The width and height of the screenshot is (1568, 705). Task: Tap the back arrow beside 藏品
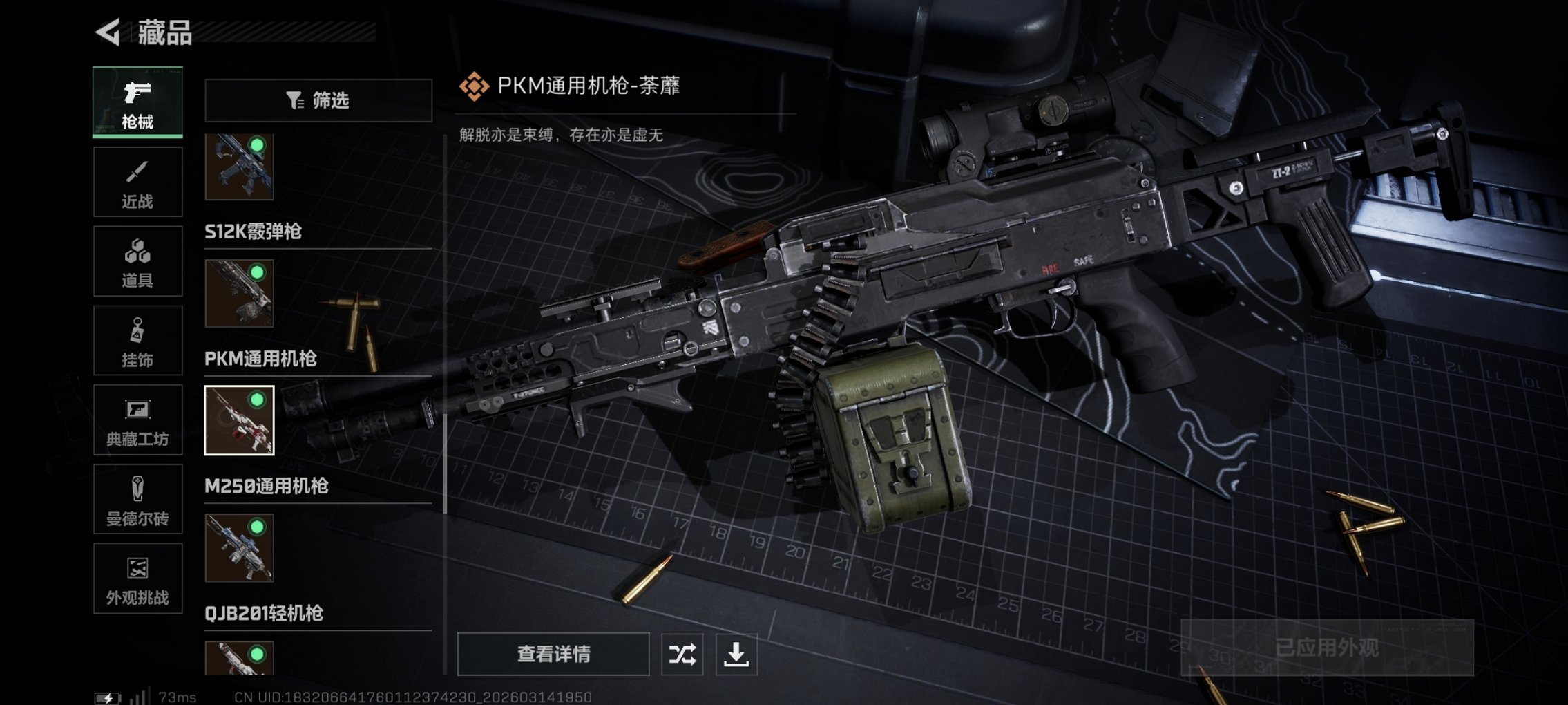point(106,31)
